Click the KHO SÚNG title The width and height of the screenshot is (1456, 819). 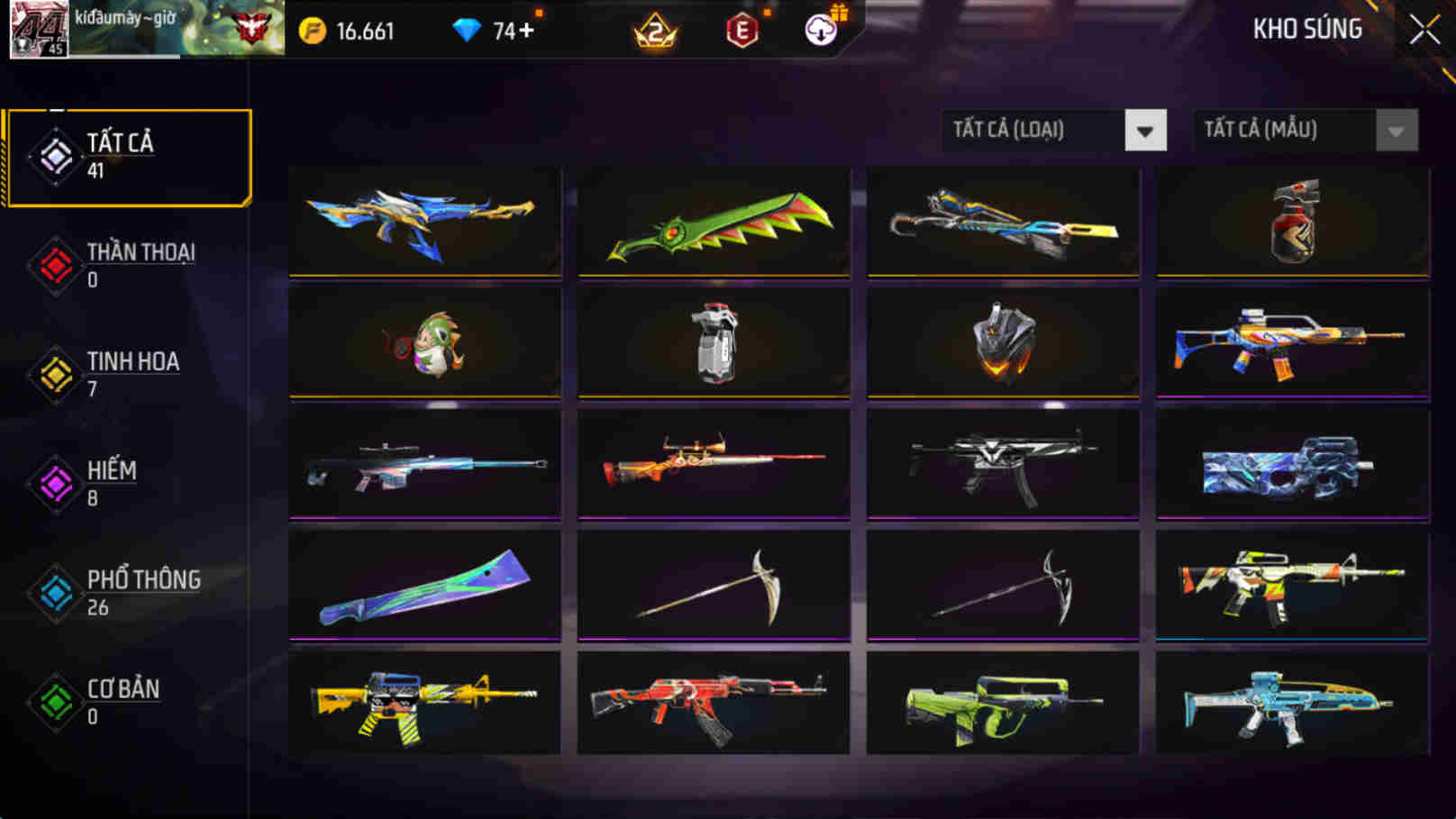click(1308, 28)
